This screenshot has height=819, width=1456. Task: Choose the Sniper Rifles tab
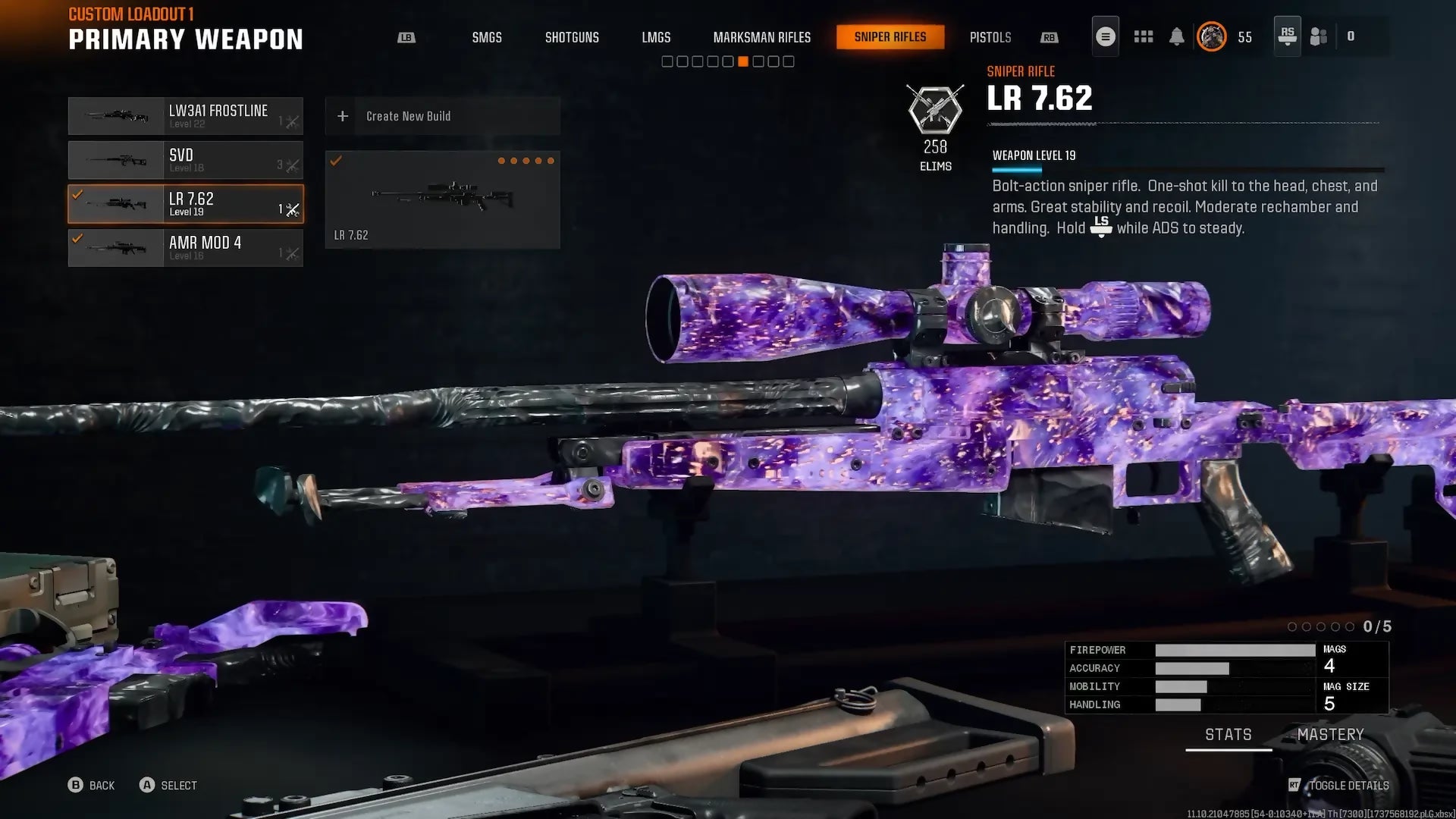point(890,37)
